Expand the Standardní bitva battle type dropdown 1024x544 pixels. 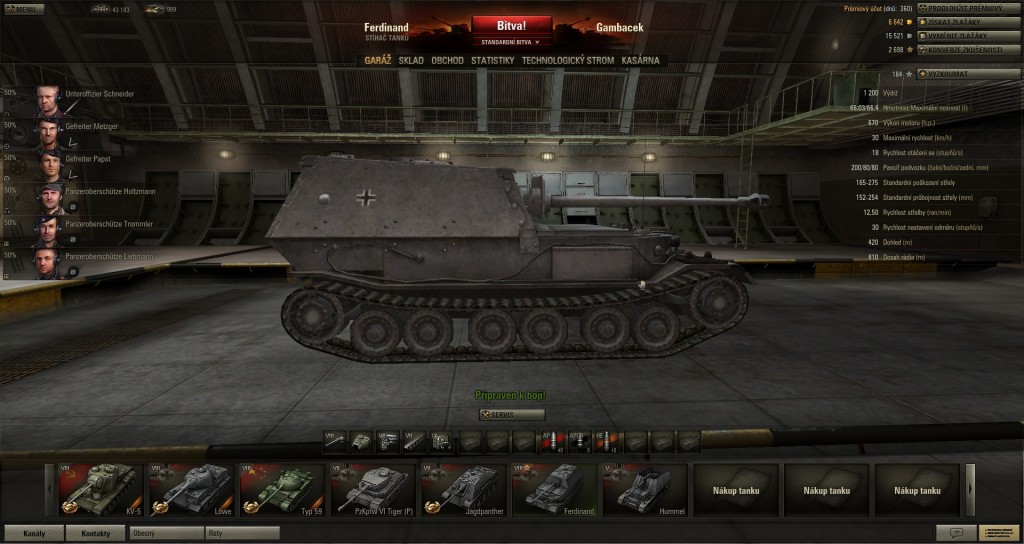coord(511,43)
